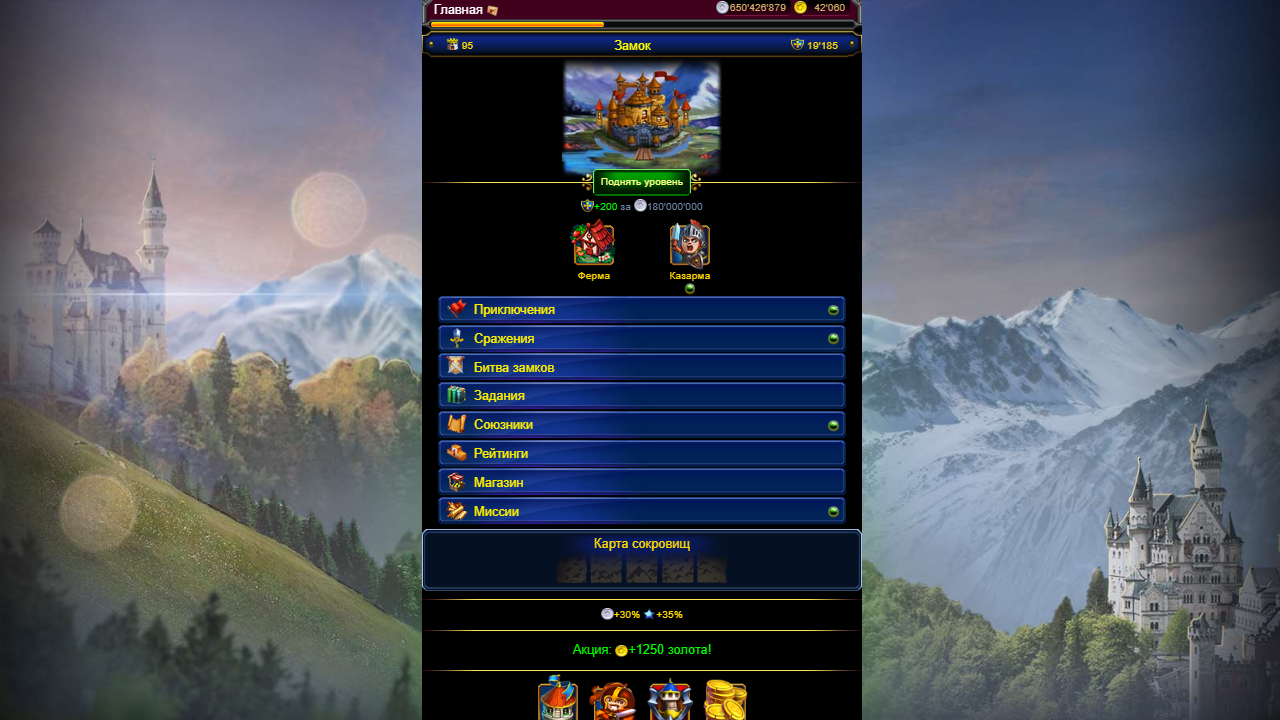Screen dimensions: 1280x720
Task: Click the Акция +1250 золота offer
Action: point(641,649)
